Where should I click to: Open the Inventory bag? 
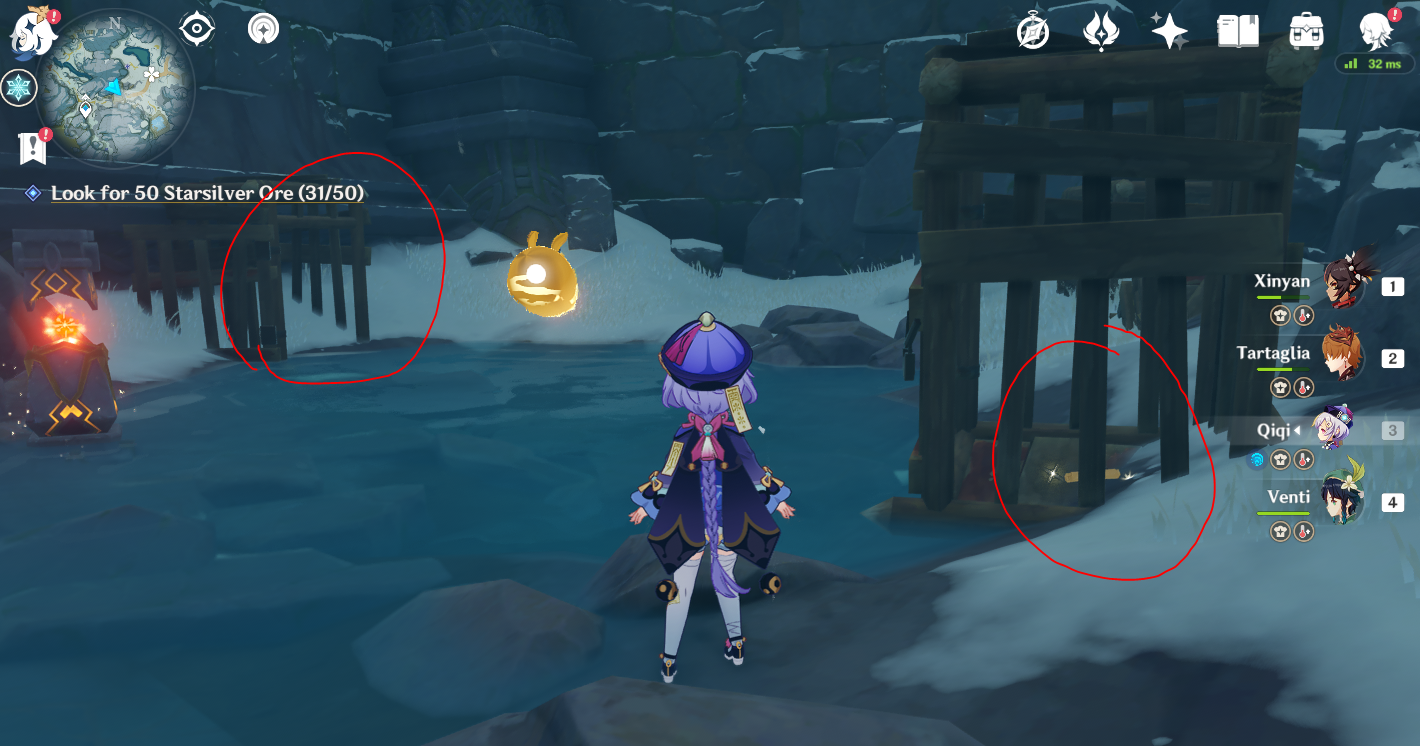pos(1307,31)
